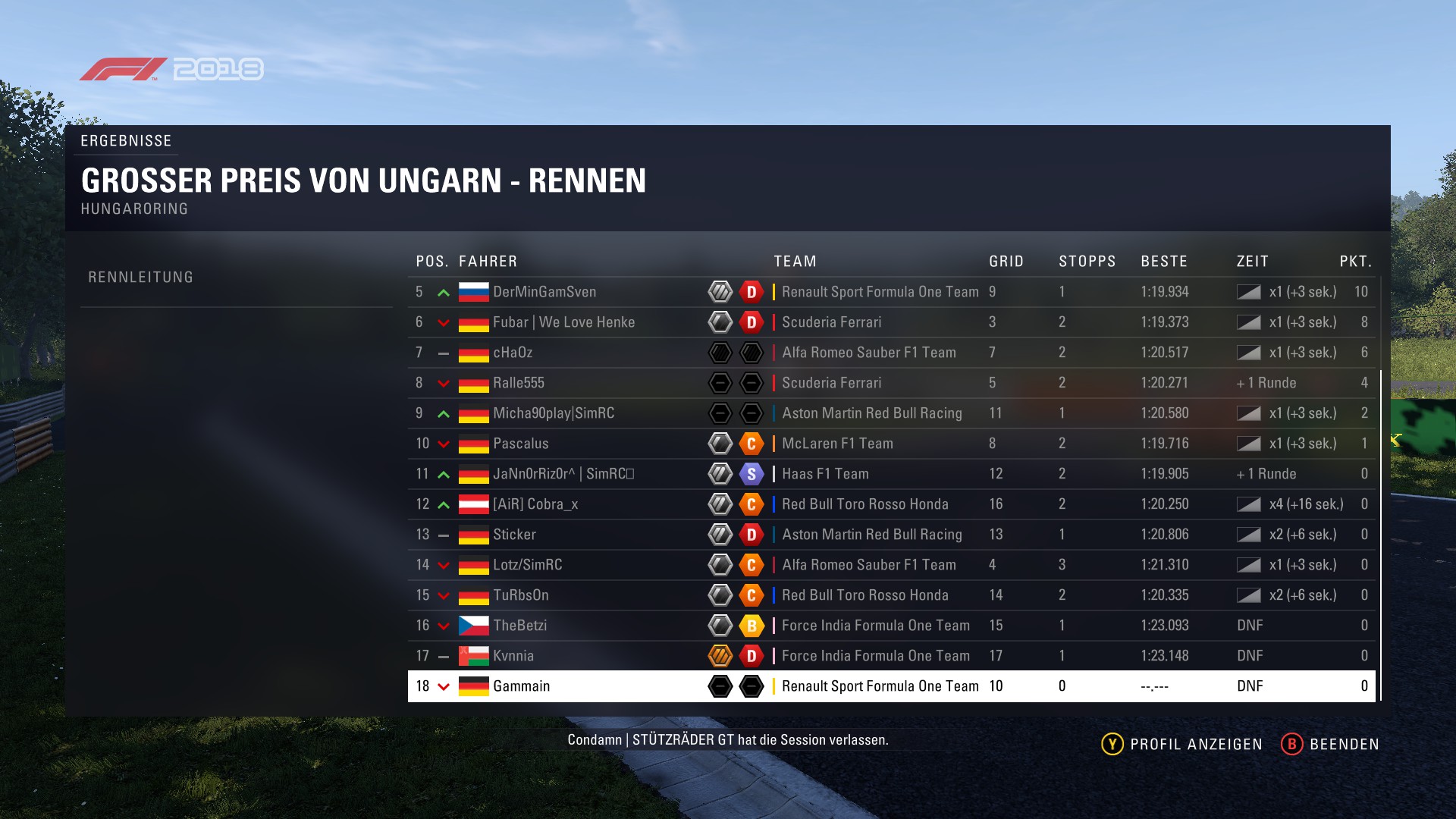
Task: Choose TuRbsOn's result row
Action: click(521, 595)
